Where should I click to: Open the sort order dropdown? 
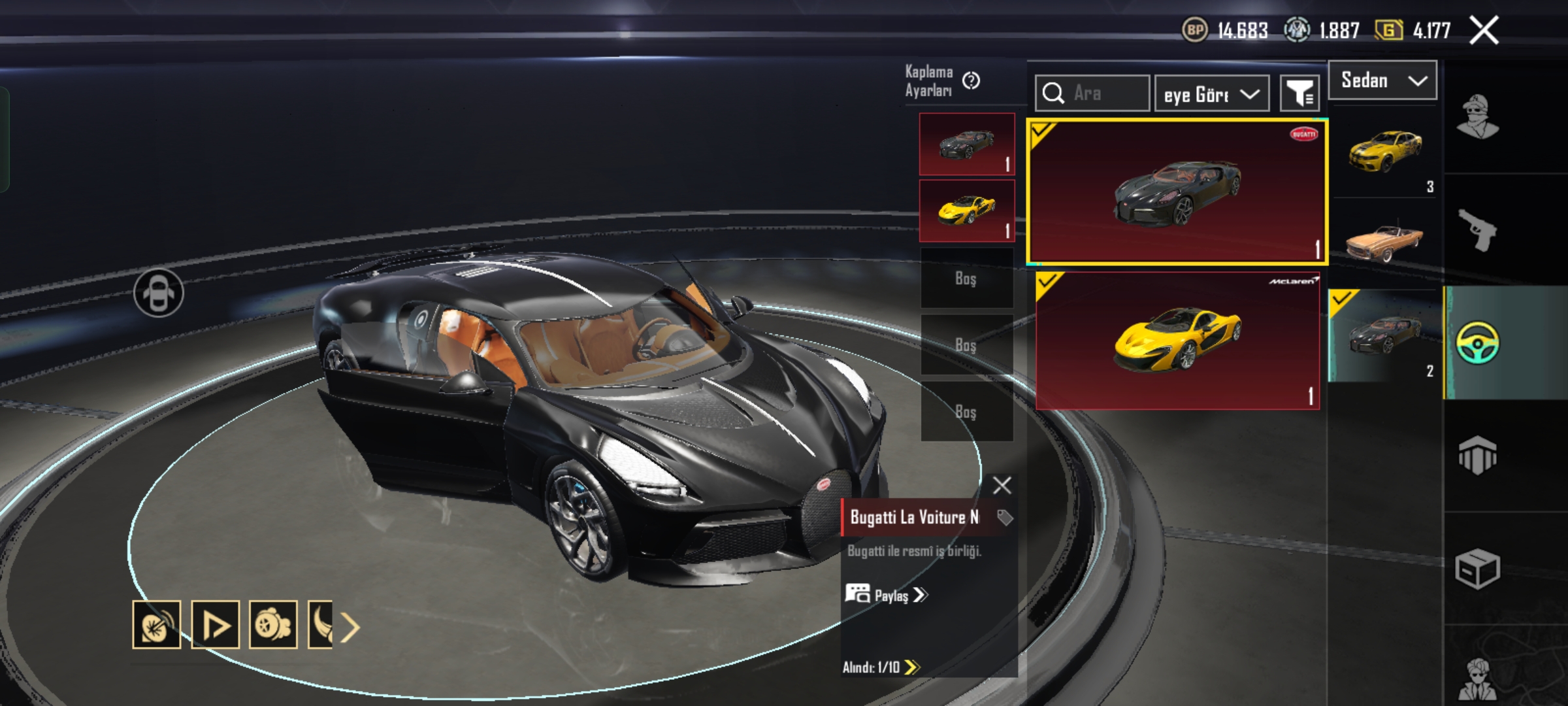point(1212,94)
